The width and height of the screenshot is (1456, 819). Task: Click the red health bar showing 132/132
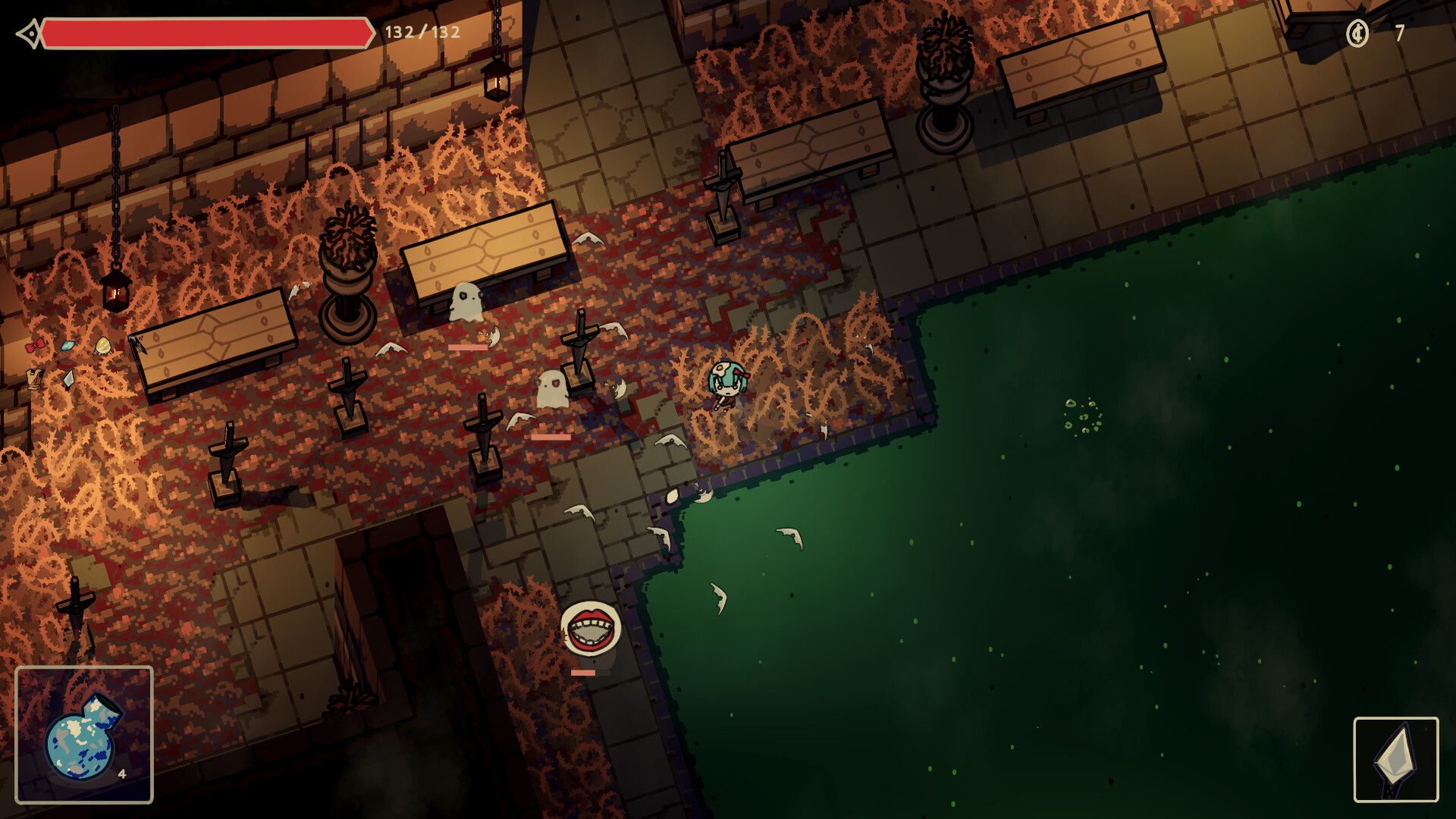click(205, 33)
